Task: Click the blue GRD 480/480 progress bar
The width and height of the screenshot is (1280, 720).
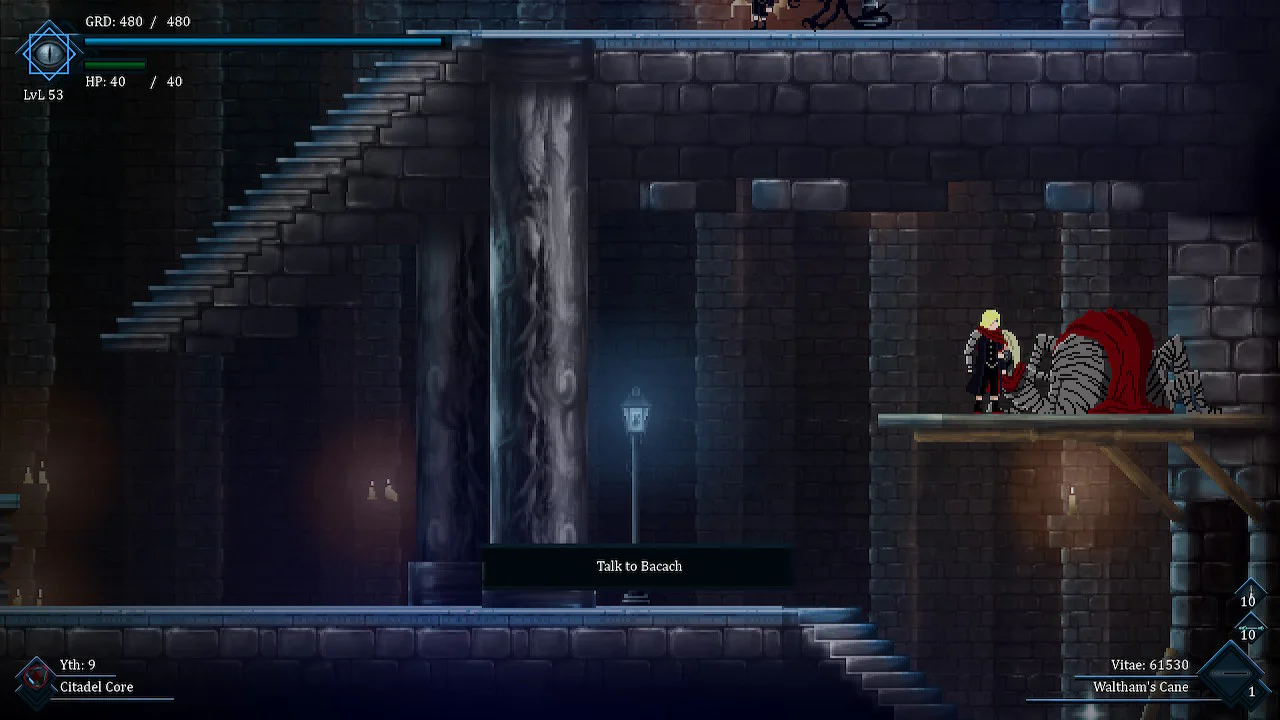Action: click(262, 42)
